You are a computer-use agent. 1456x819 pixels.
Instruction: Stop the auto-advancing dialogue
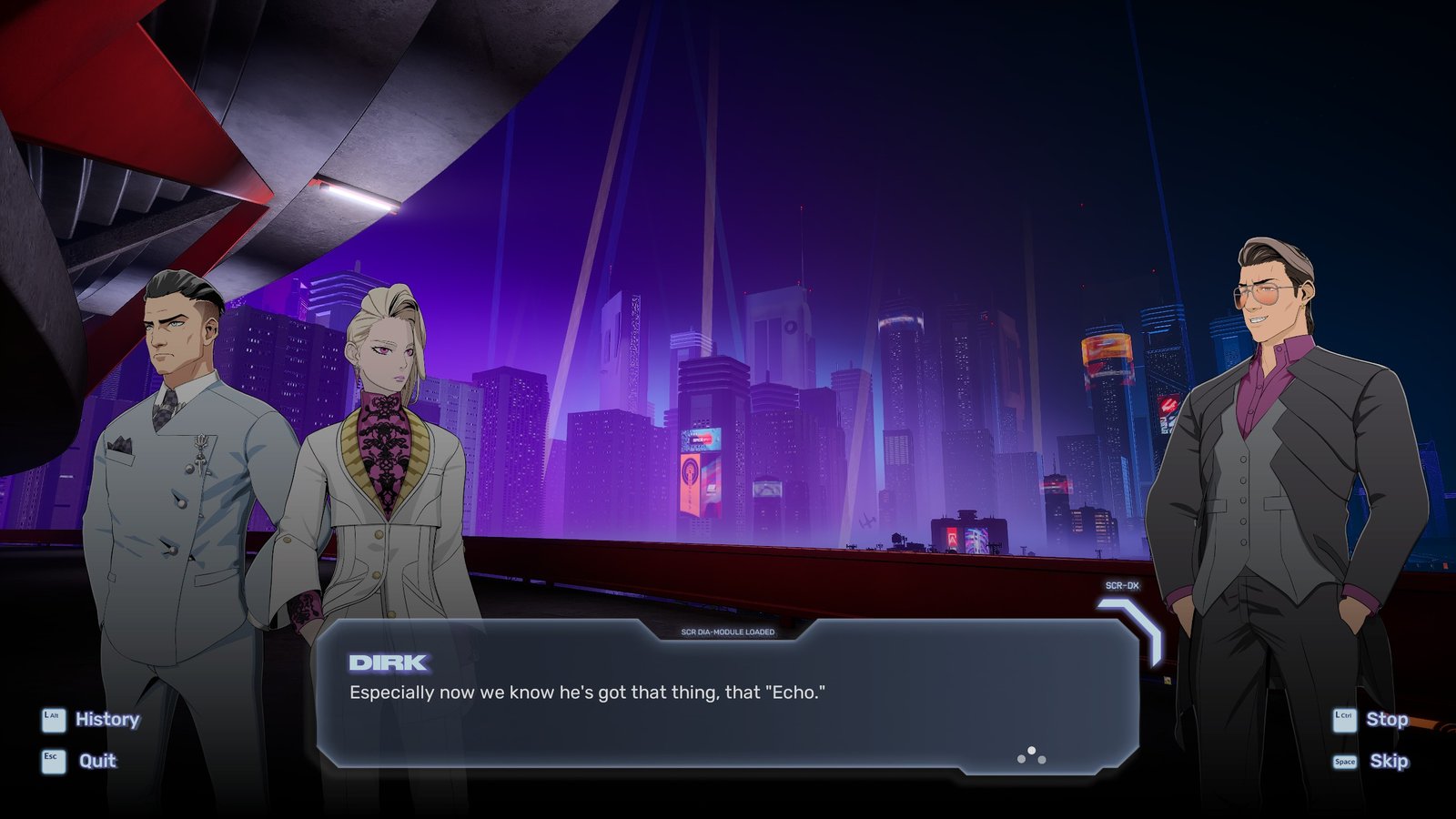coord(1385,719)
